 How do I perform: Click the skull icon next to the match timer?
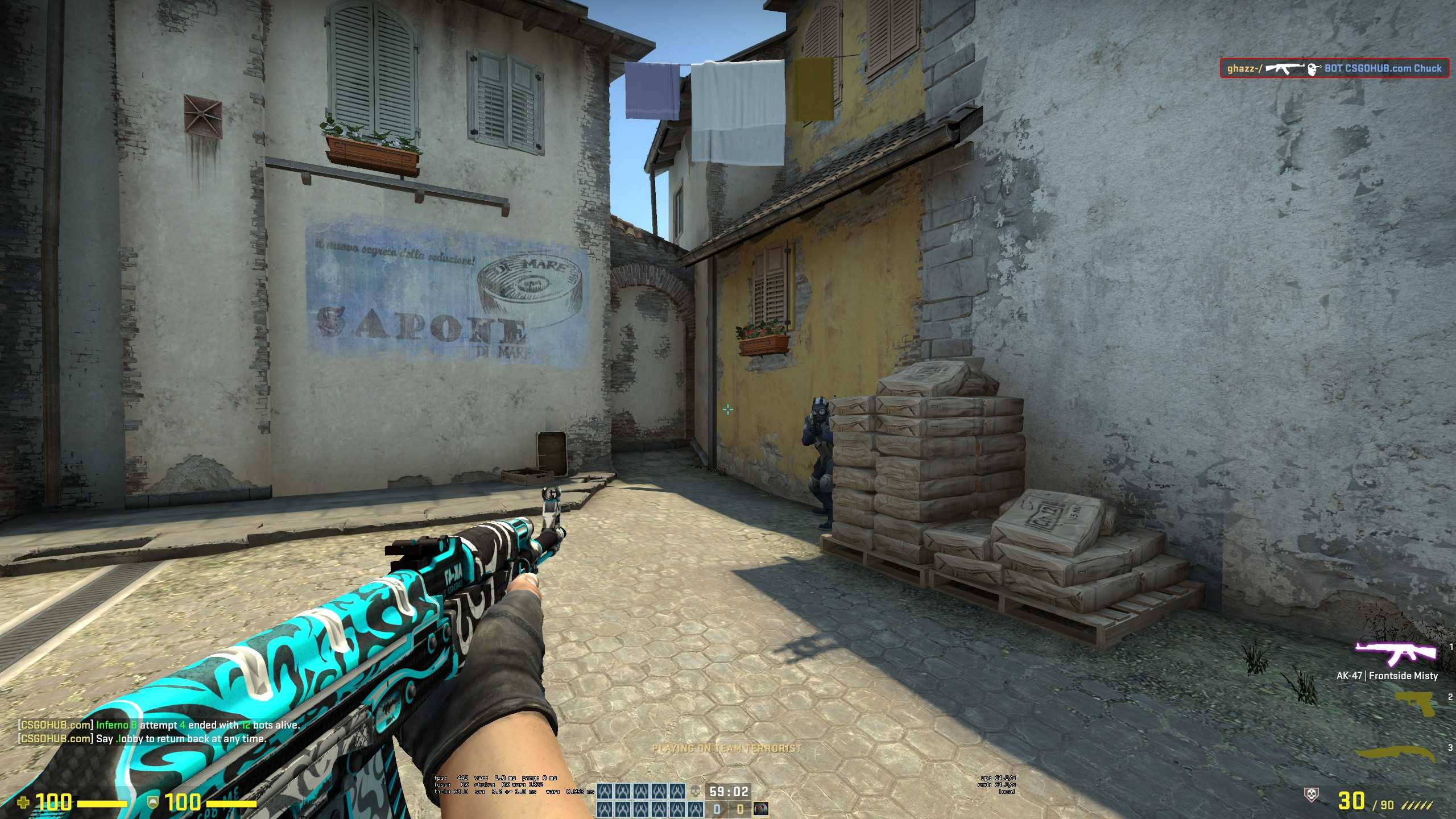[695, 791]
